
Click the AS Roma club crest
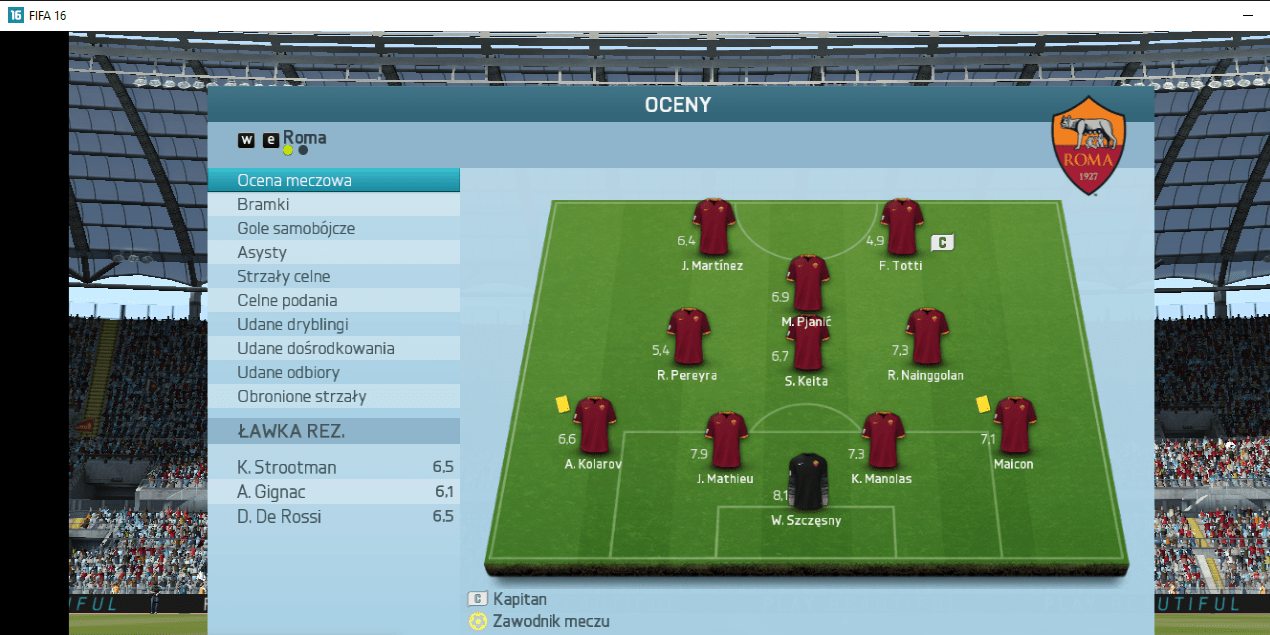1088,146
